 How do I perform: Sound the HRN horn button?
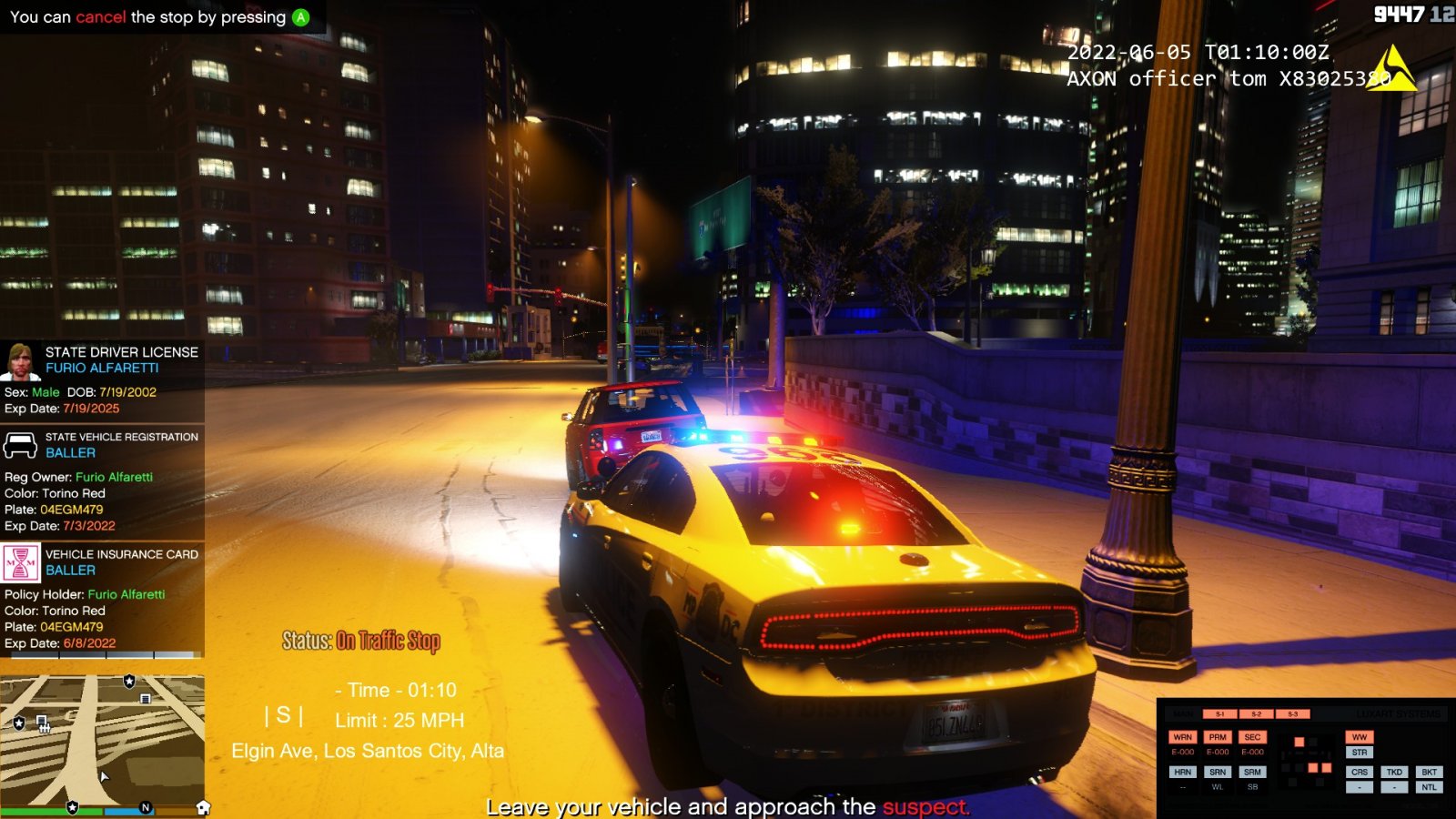point(1182,772)
